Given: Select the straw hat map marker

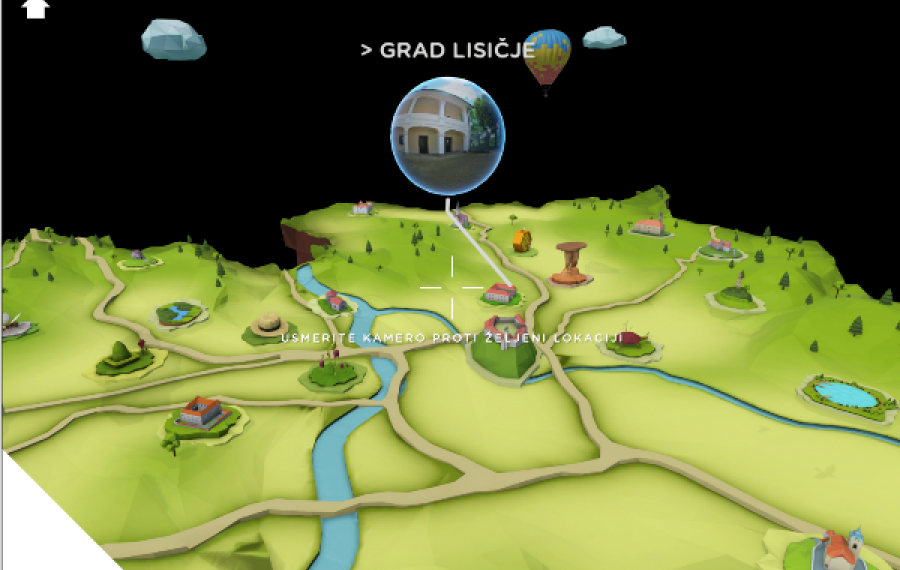Looking at the screenshot, I should click(x=269, y=324).
